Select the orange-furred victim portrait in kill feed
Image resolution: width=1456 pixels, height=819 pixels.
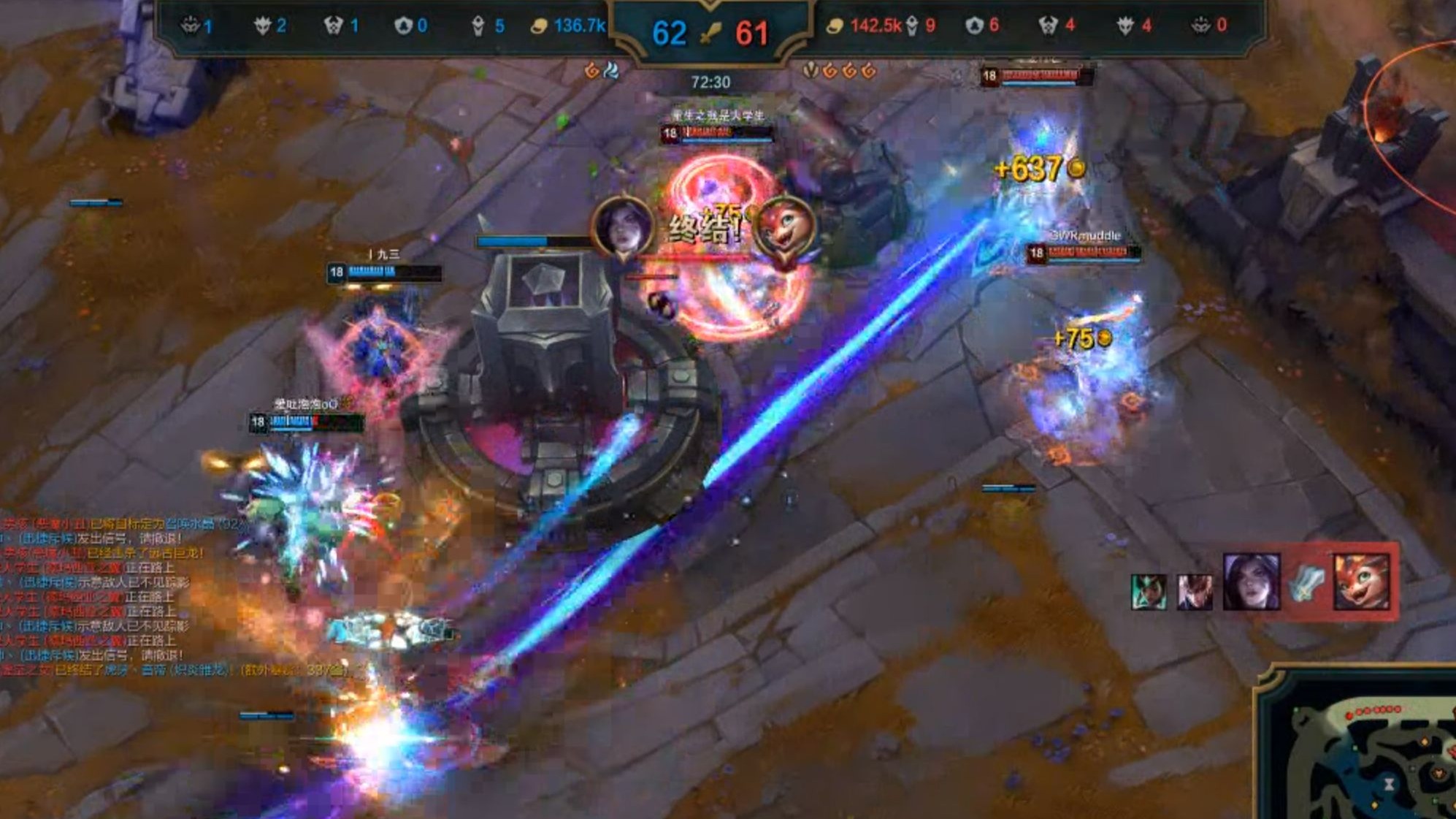point(1361,582)
